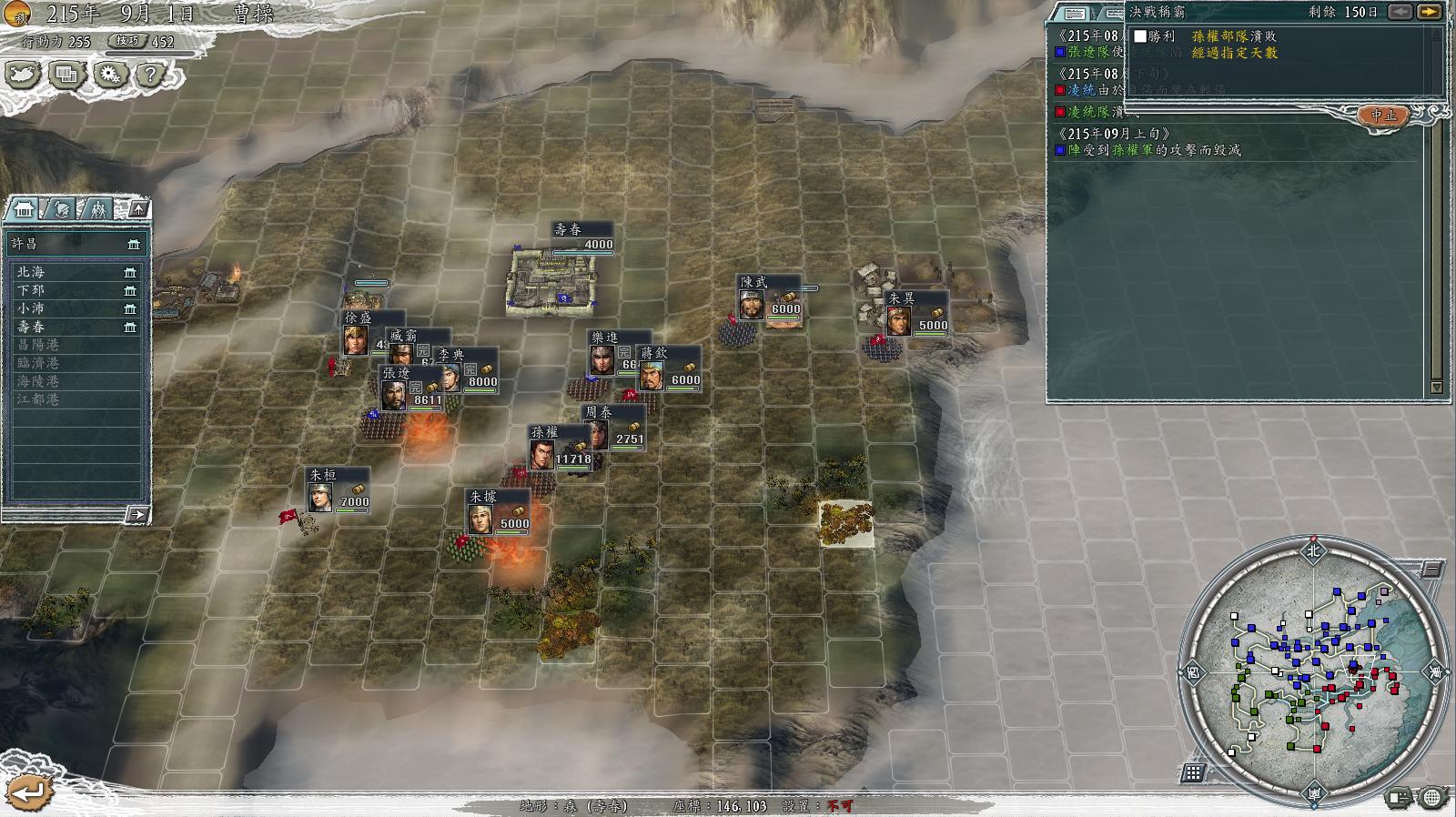Advance with the yellow right arrow button

1430,12
